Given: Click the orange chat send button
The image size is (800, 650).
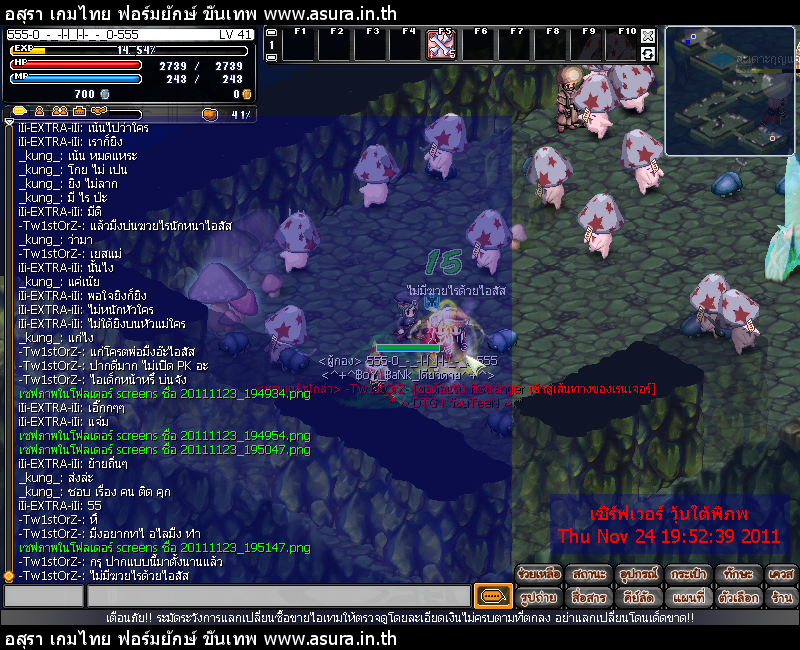Looking at the screenshot, I should (492, 596).
